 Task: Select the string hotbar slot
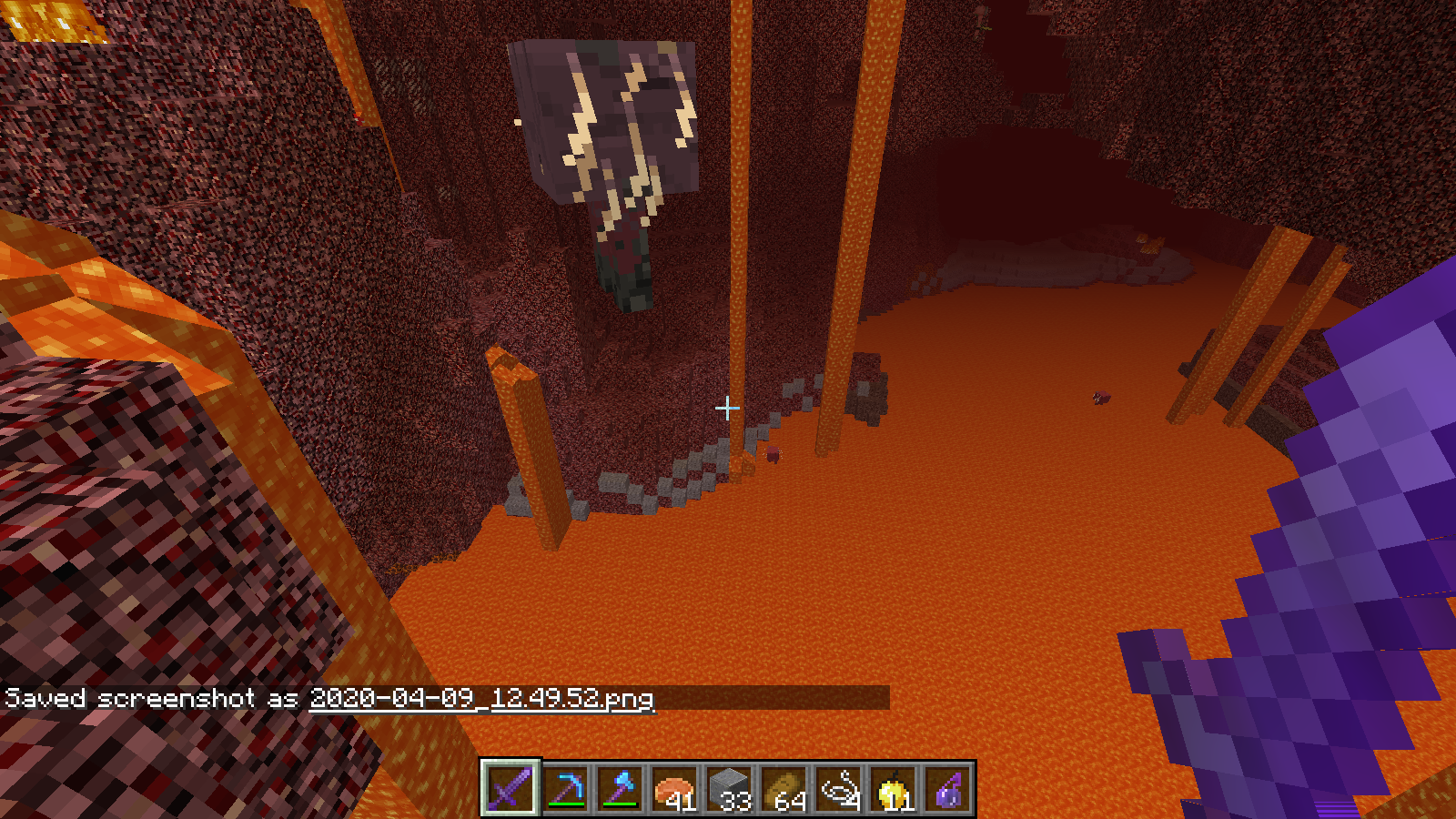point(838,788)
